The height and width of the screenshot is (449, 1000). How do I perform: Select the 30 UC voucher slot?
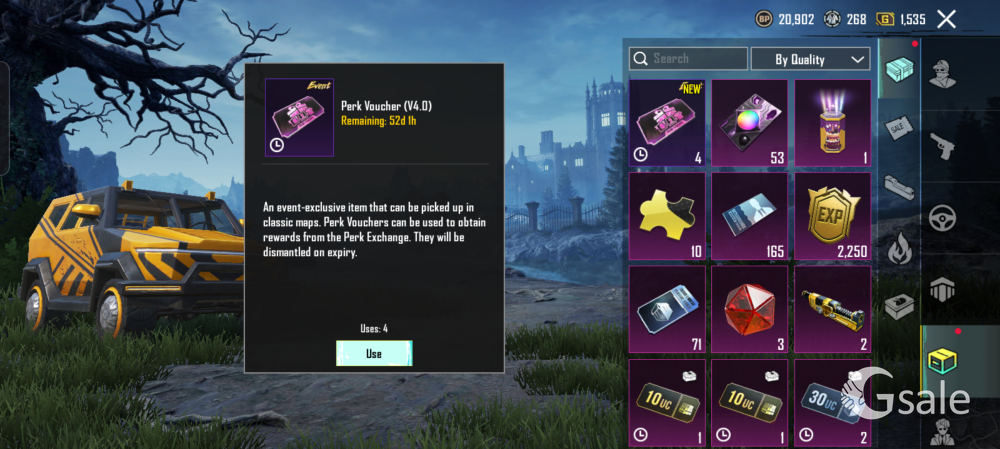point(832,402)
